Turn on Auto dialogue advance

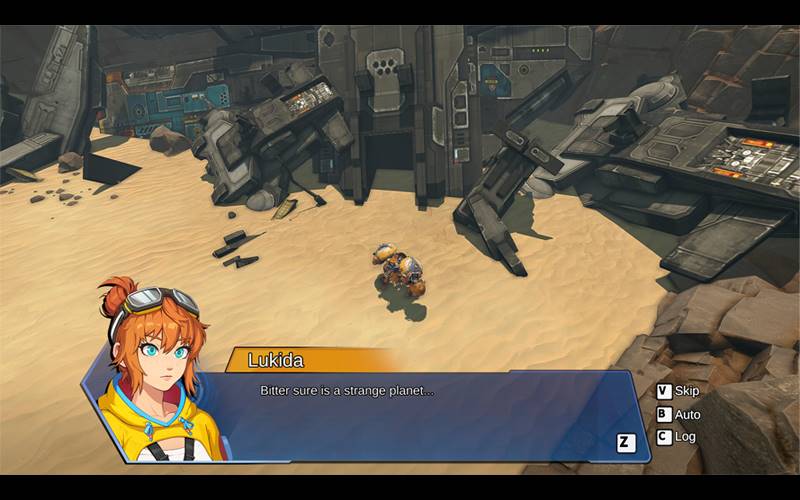pyautogui.click(x=677, y=414)
